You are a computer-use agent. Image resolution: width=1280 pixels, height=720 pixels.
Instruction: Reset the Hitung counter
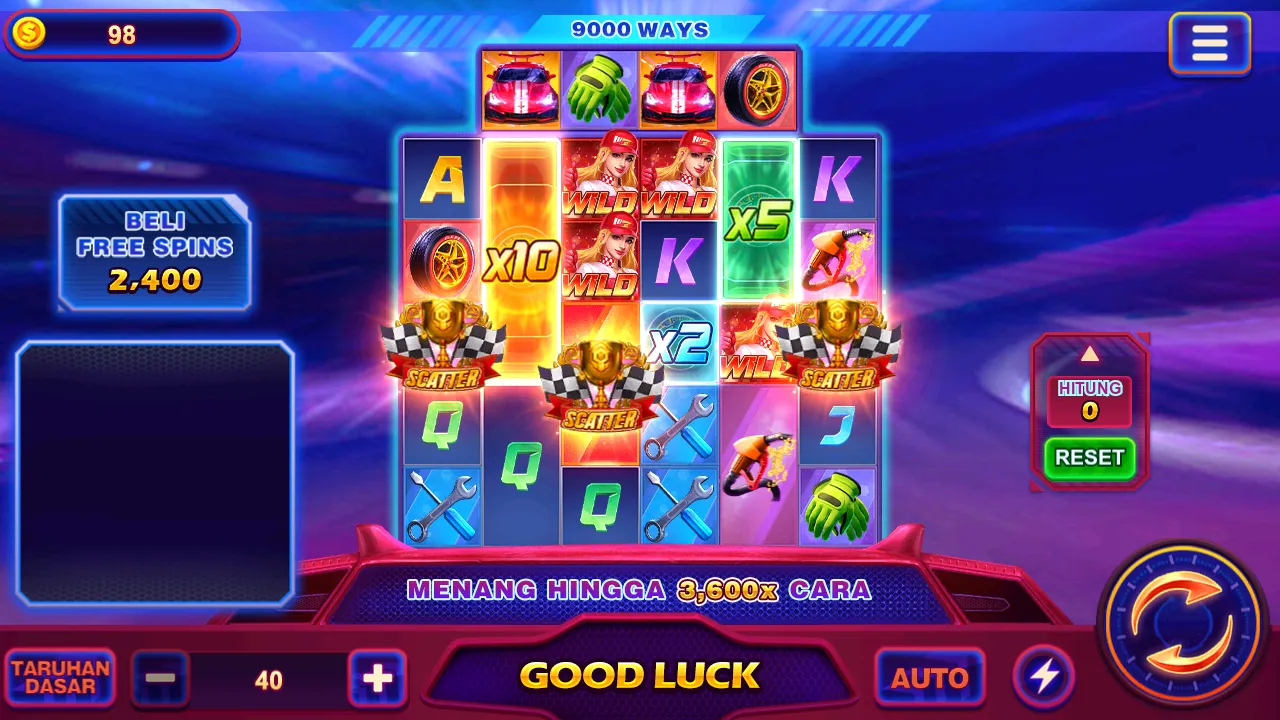pyautogui.click(x=1089, y=457)
